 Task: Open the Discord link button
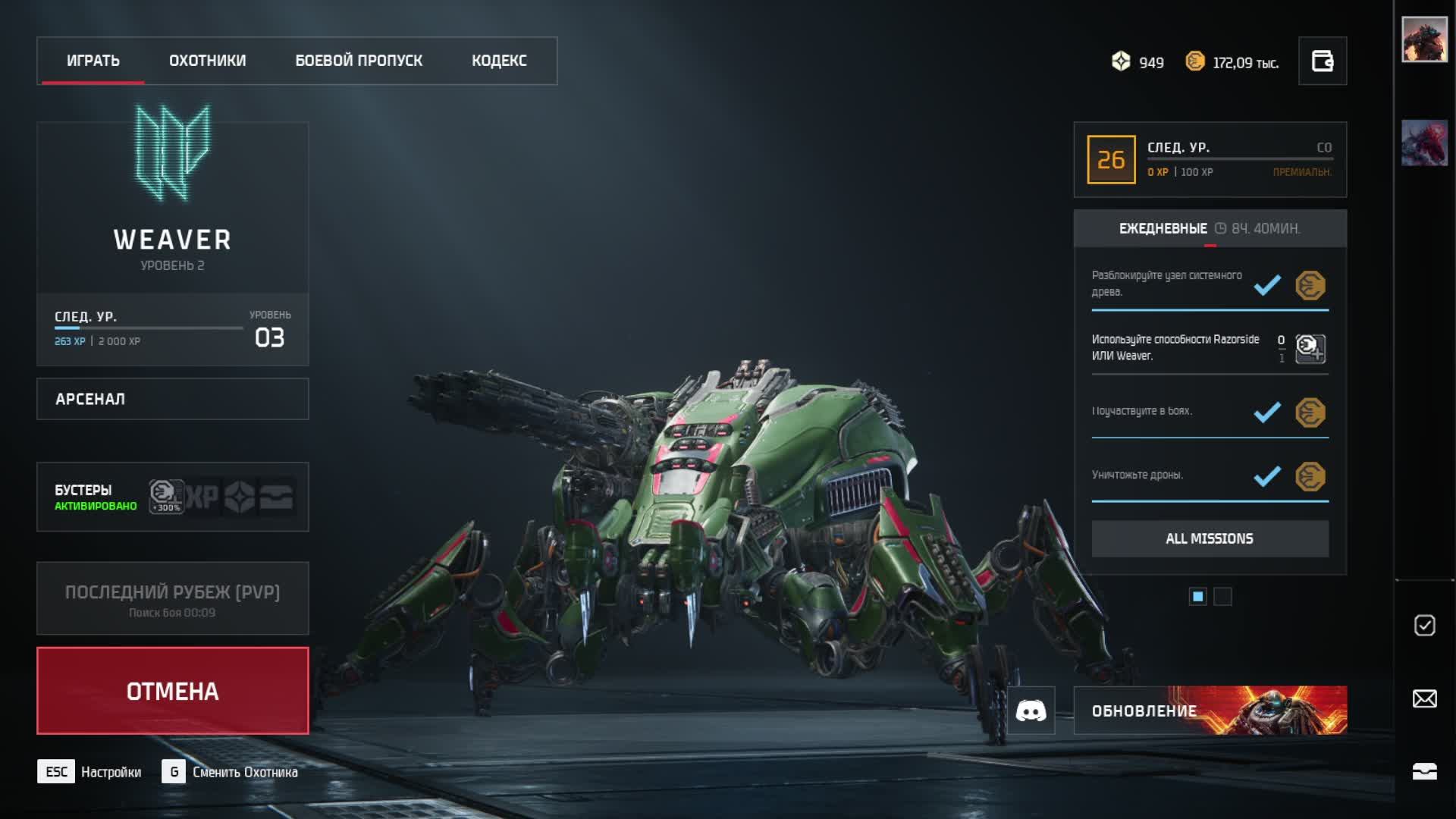pyautogui.click(x=1031, y=711)
